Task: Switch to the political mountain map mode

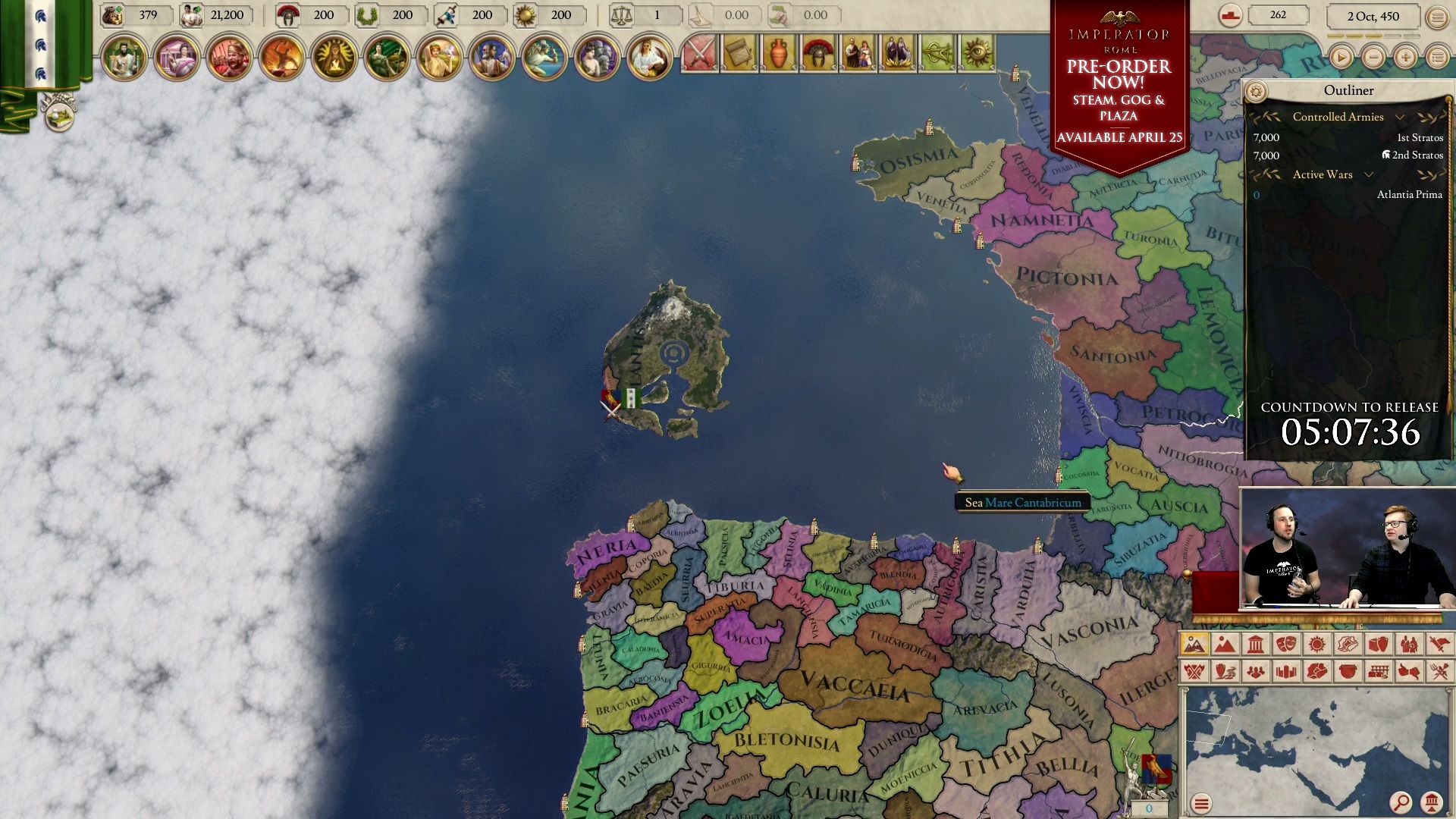Action: pos(1225,646)
